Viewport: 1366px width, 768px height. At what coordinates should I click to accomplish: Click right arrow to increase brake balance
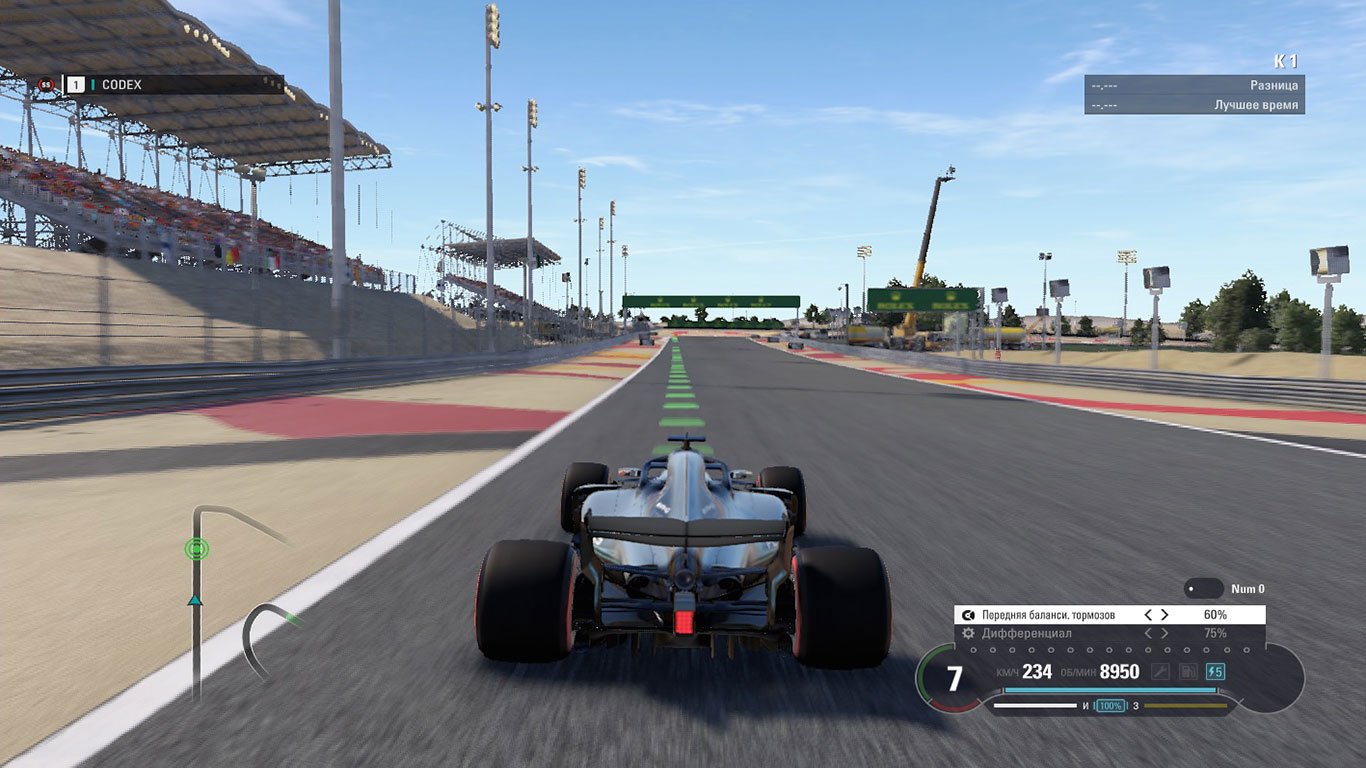(x=1164, y=614)
